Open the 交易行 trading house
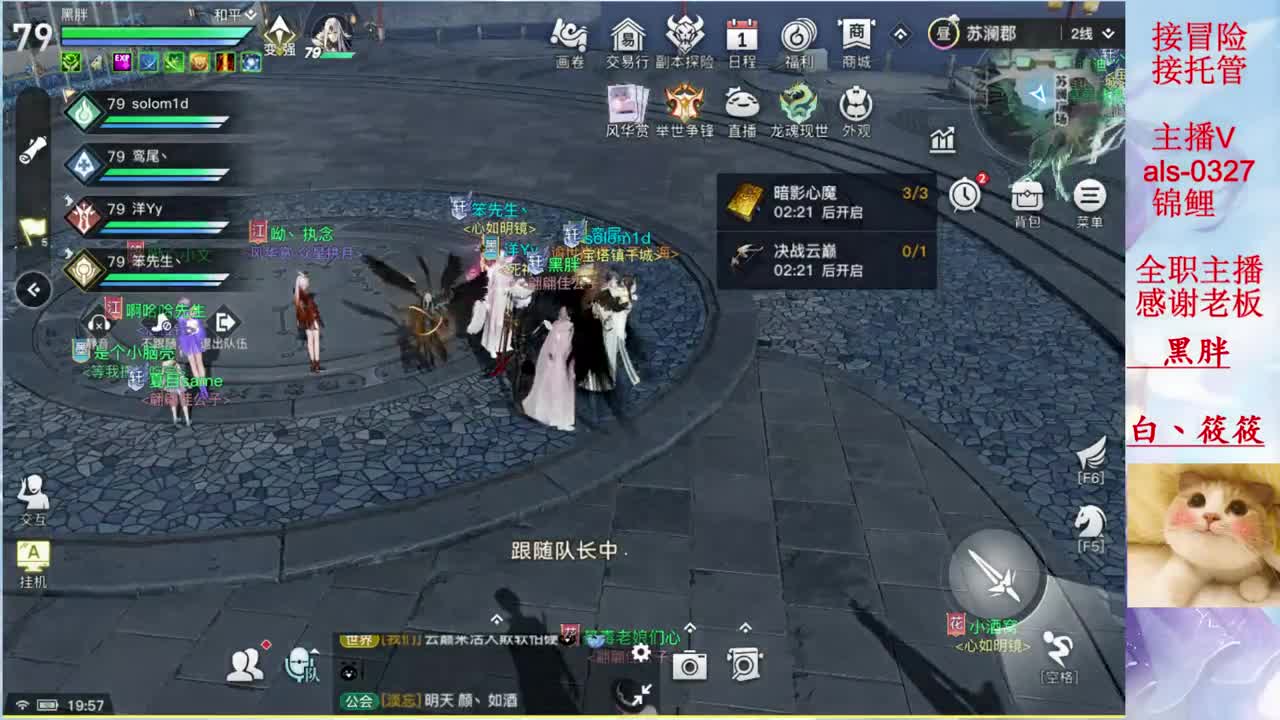 point(625,42)
